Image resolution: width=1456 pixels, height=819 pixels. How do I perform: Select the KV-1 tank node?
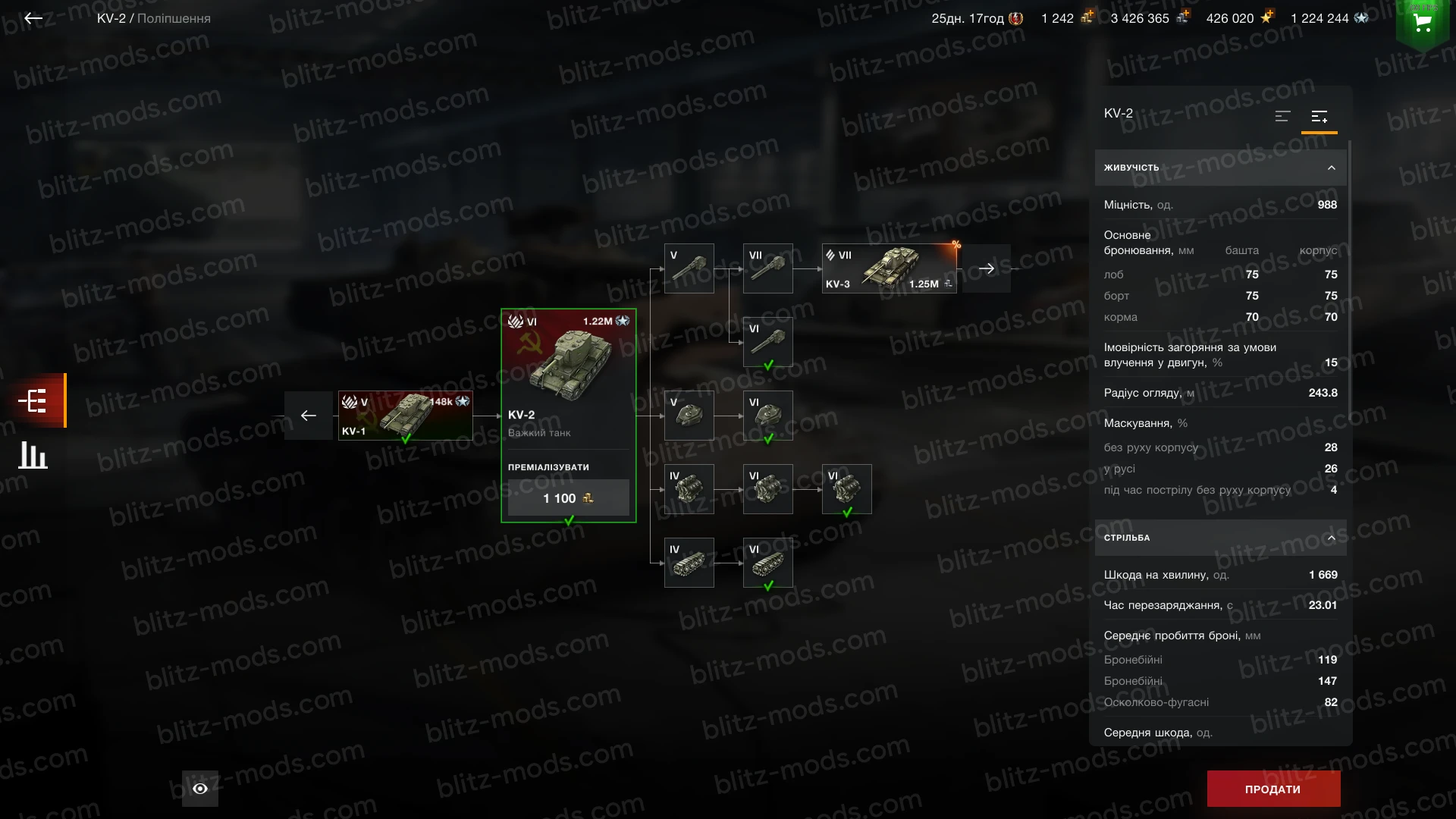(405, 416)
